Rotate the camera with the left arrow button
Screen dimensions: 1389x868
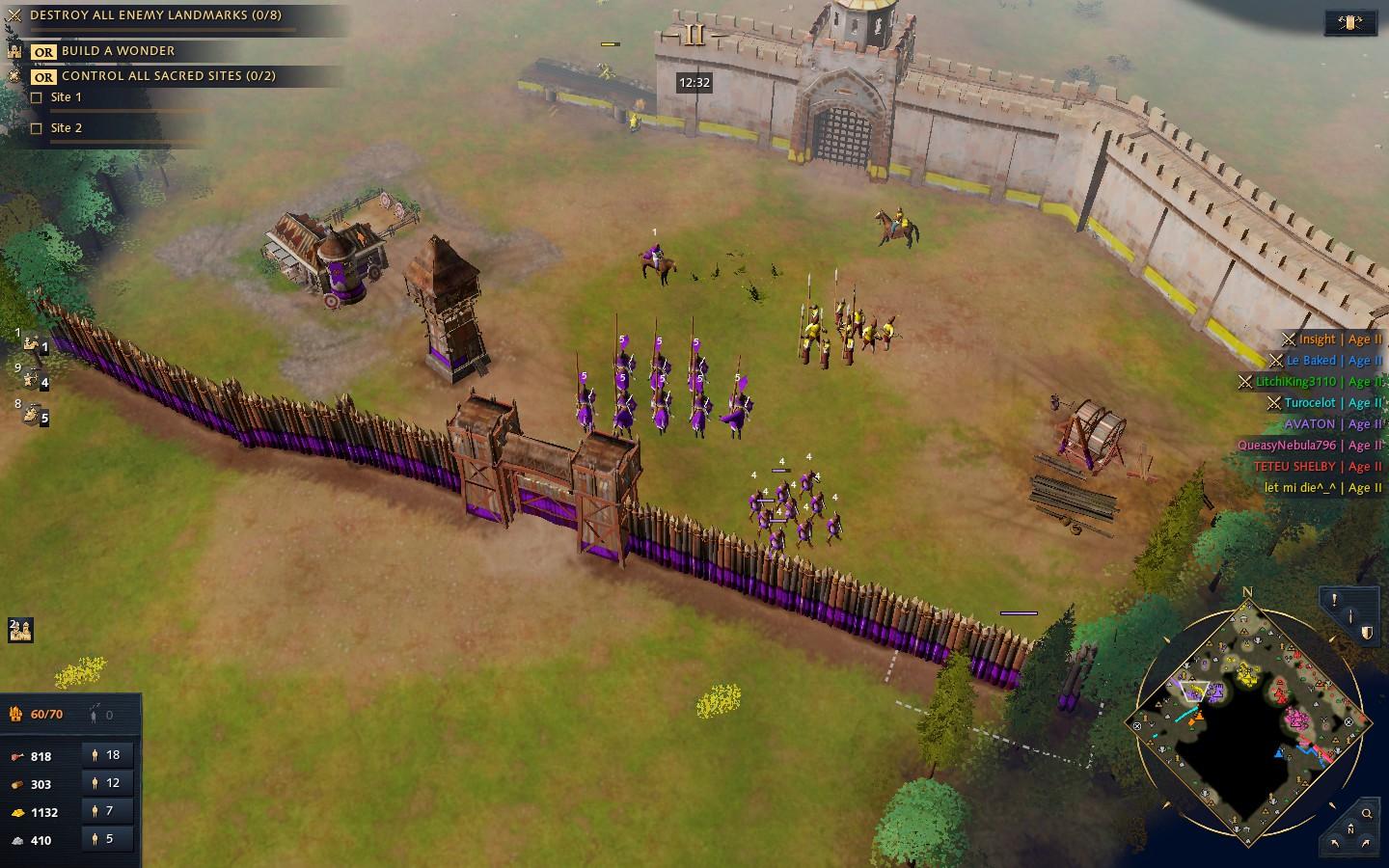1335,844
